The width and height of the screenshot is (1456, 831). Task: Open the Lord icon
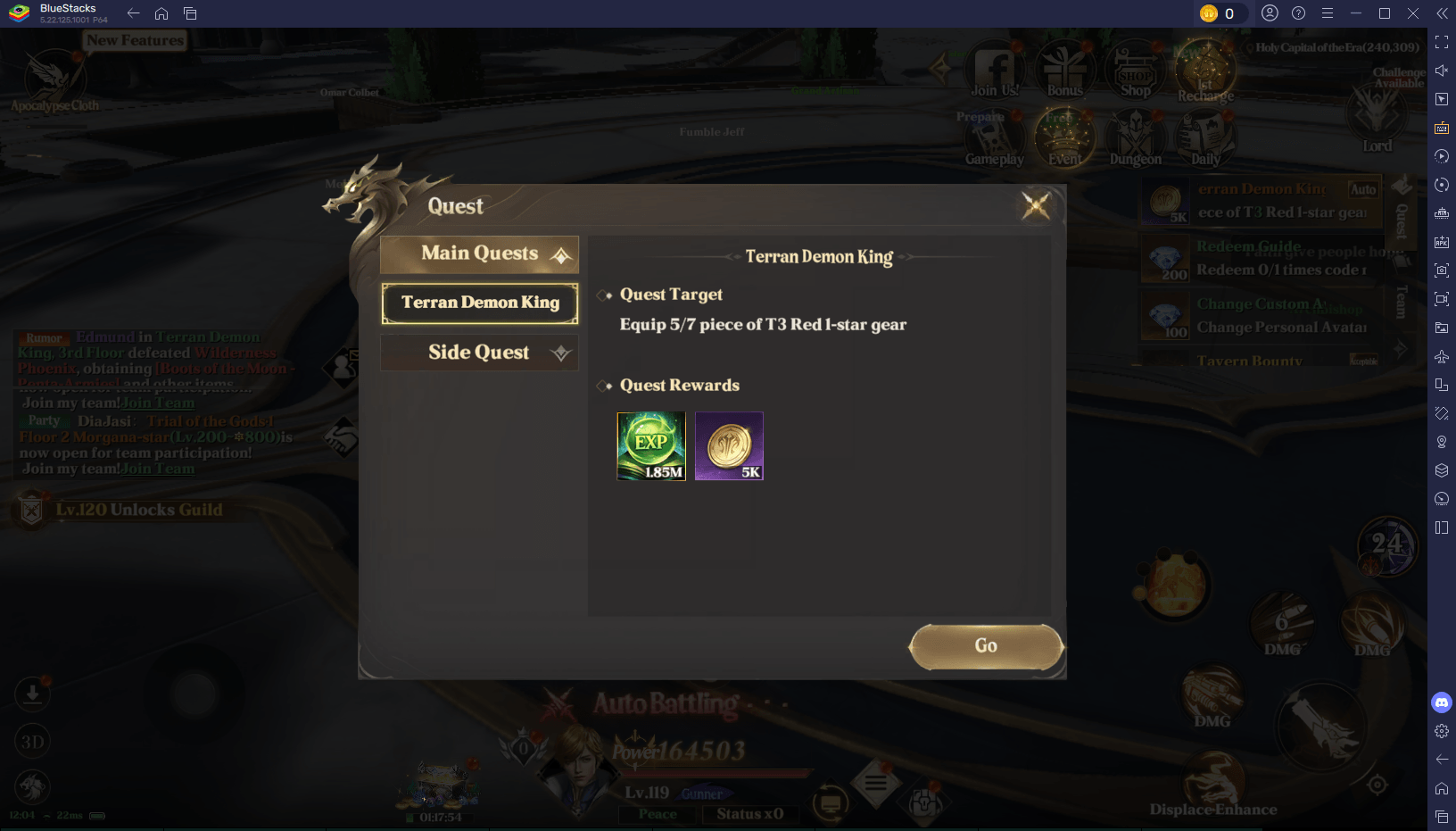pyautogui.click(x=1377, y=120)
